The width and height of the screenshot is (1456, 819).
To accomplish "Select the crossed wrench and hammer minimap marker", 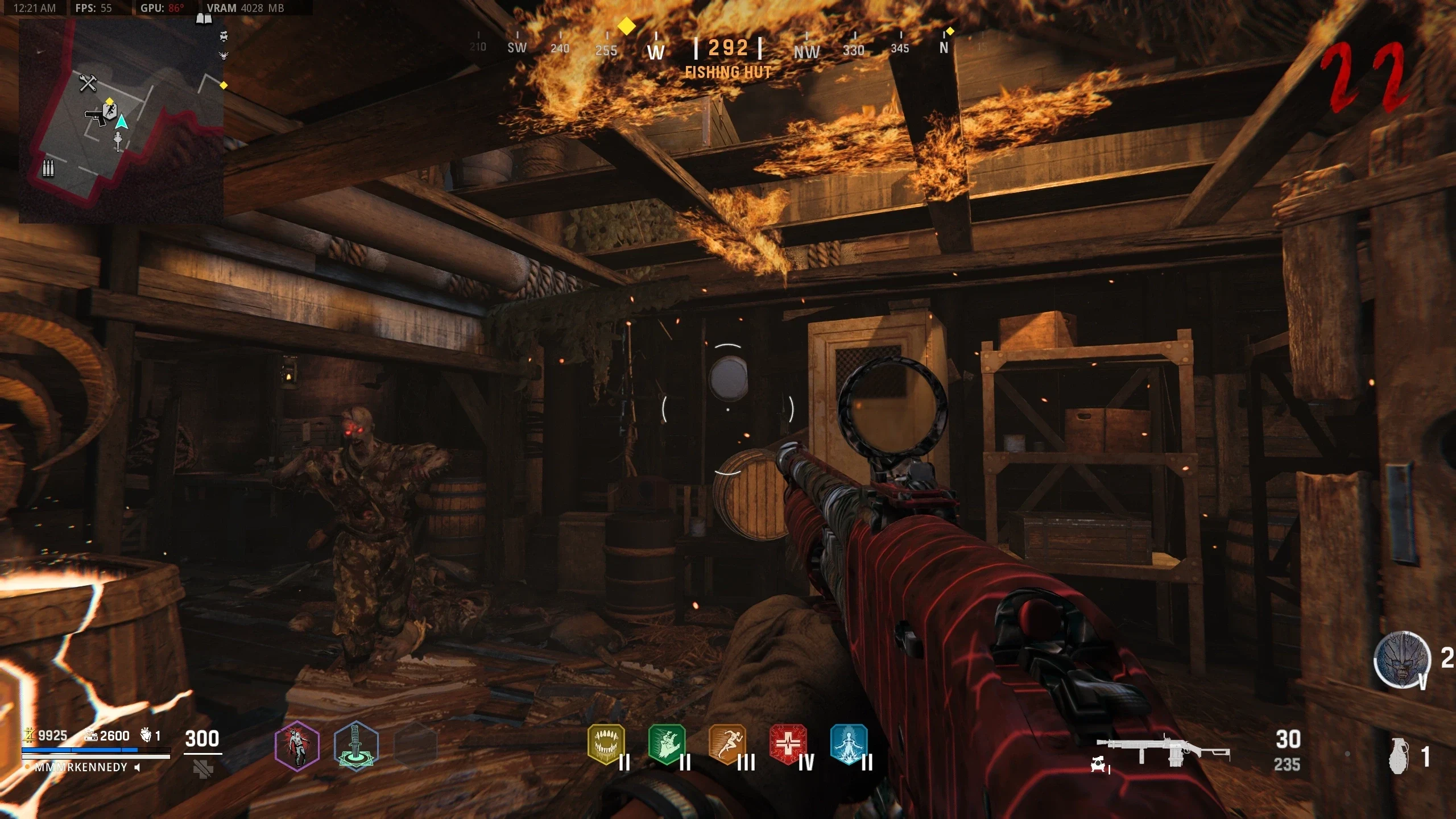I will tap(88, 84).
